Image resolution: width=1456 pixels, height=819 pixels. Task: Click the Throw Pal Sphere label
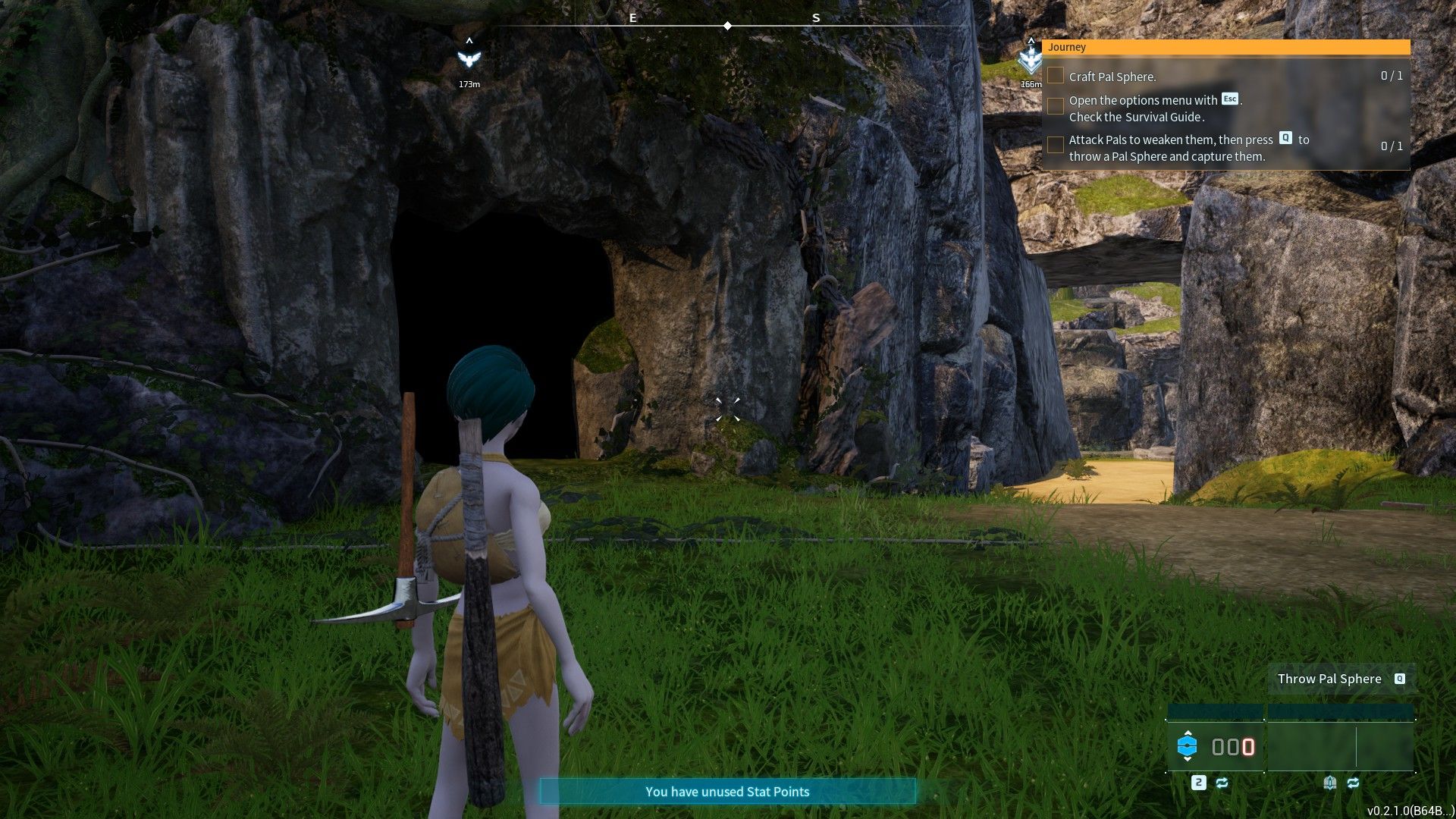click(1329, 679)
